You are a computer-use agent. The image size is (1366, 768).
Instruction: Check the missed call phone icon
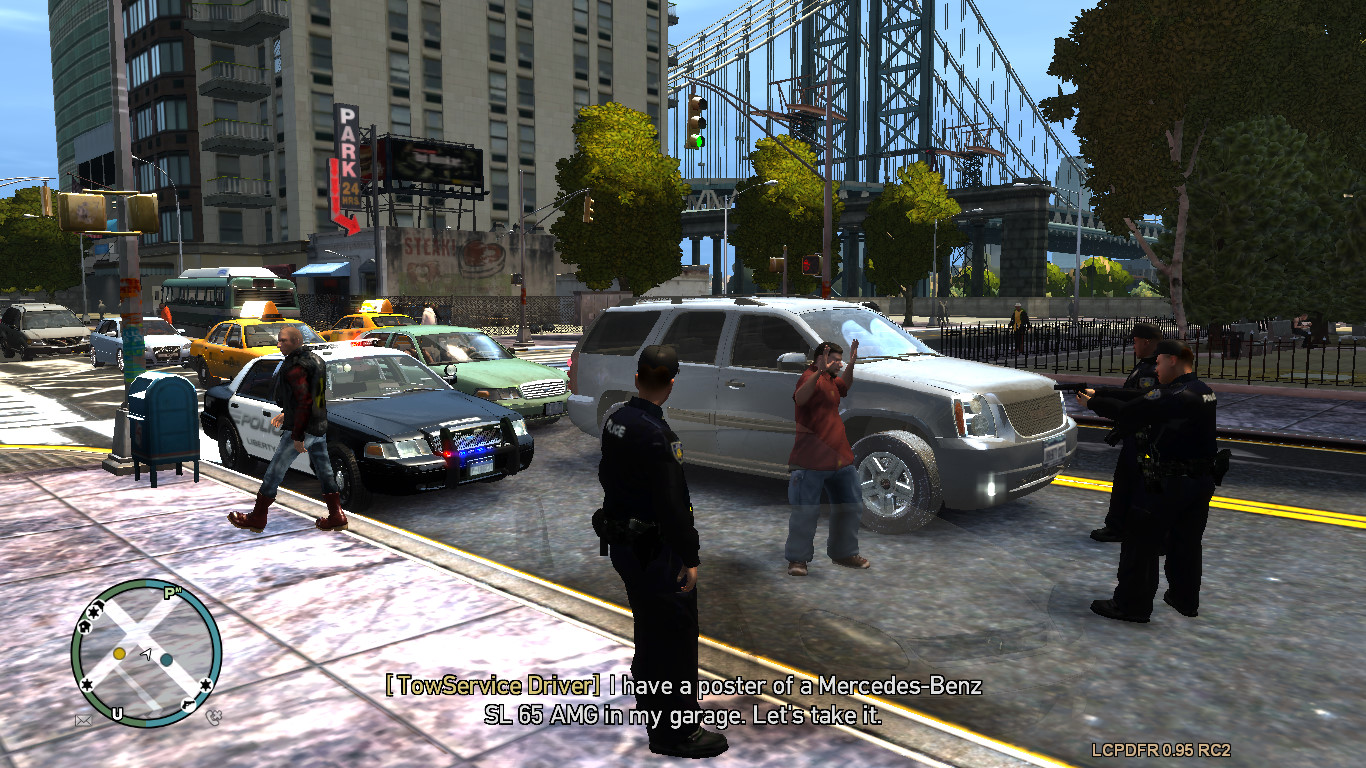[212, 716]
